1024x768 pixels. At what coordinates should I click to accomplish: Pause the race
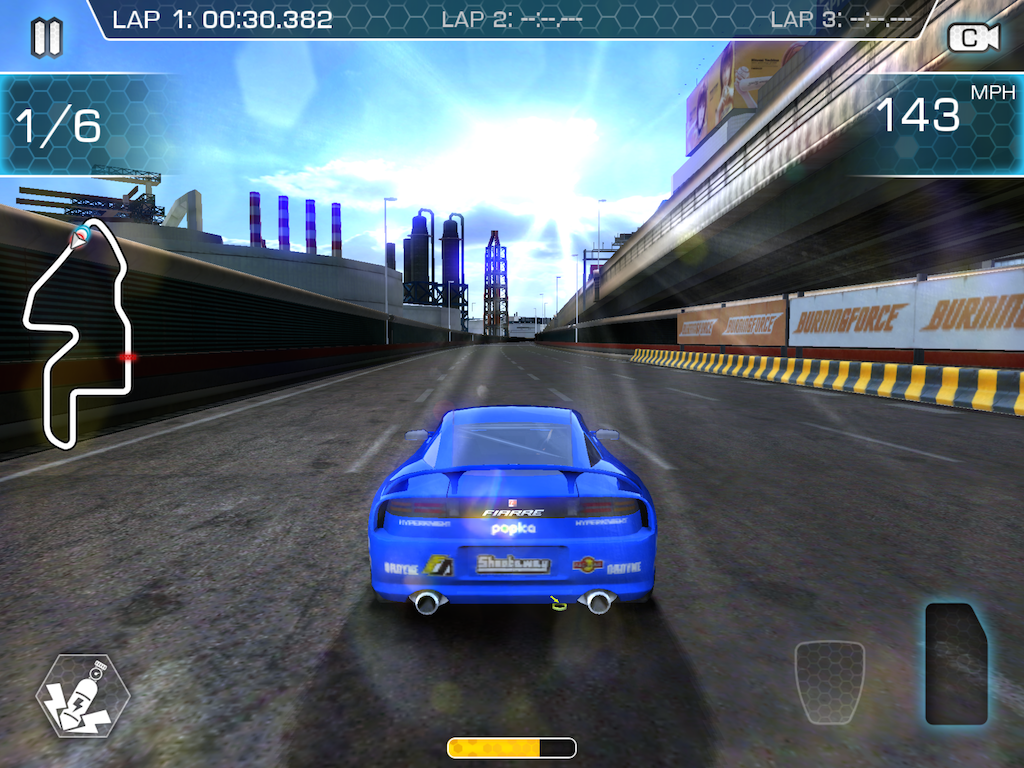46,37
